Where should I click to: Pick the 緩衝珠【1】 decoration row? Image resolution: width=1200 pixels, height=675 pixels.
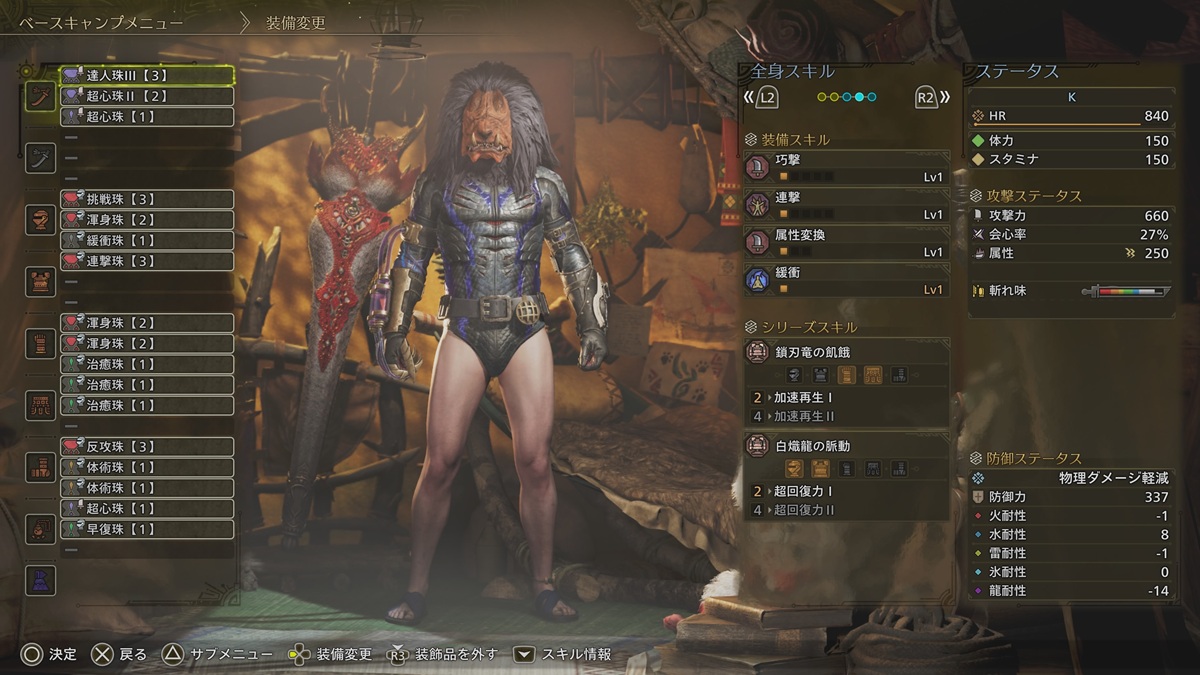[x=147, y=240]
